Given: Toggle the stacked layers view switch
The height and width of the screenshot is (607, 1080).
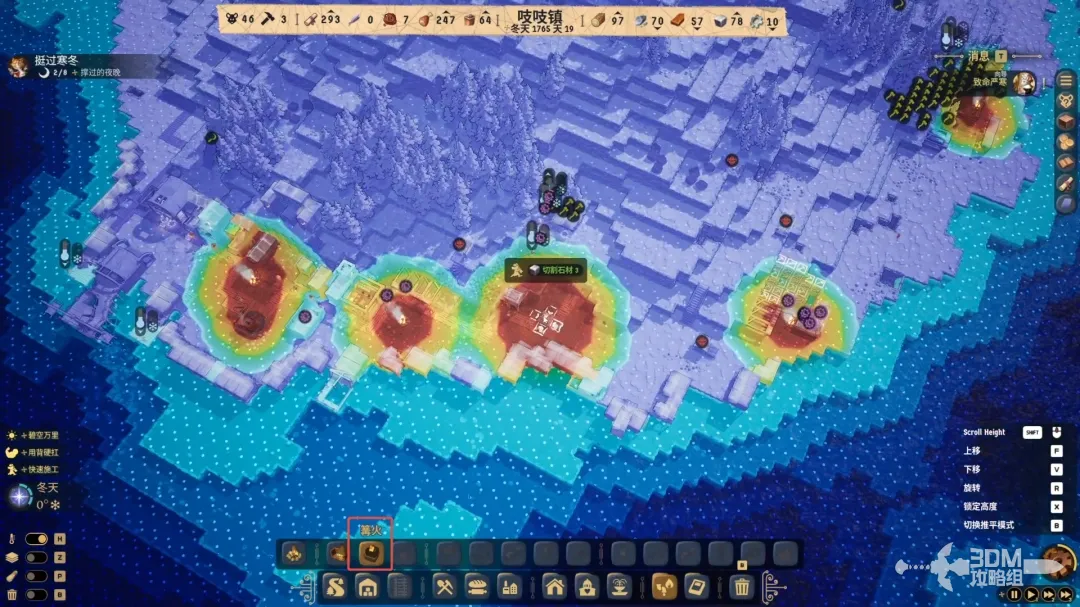Looking at the screenshot, I should click(36, 557).
